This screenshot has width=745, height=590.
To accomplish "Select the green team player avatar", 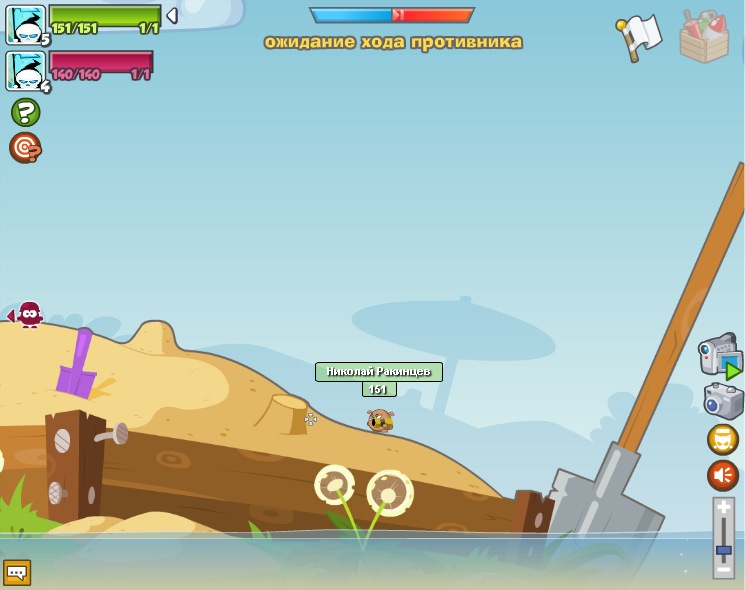I will [x=26, y=24].
